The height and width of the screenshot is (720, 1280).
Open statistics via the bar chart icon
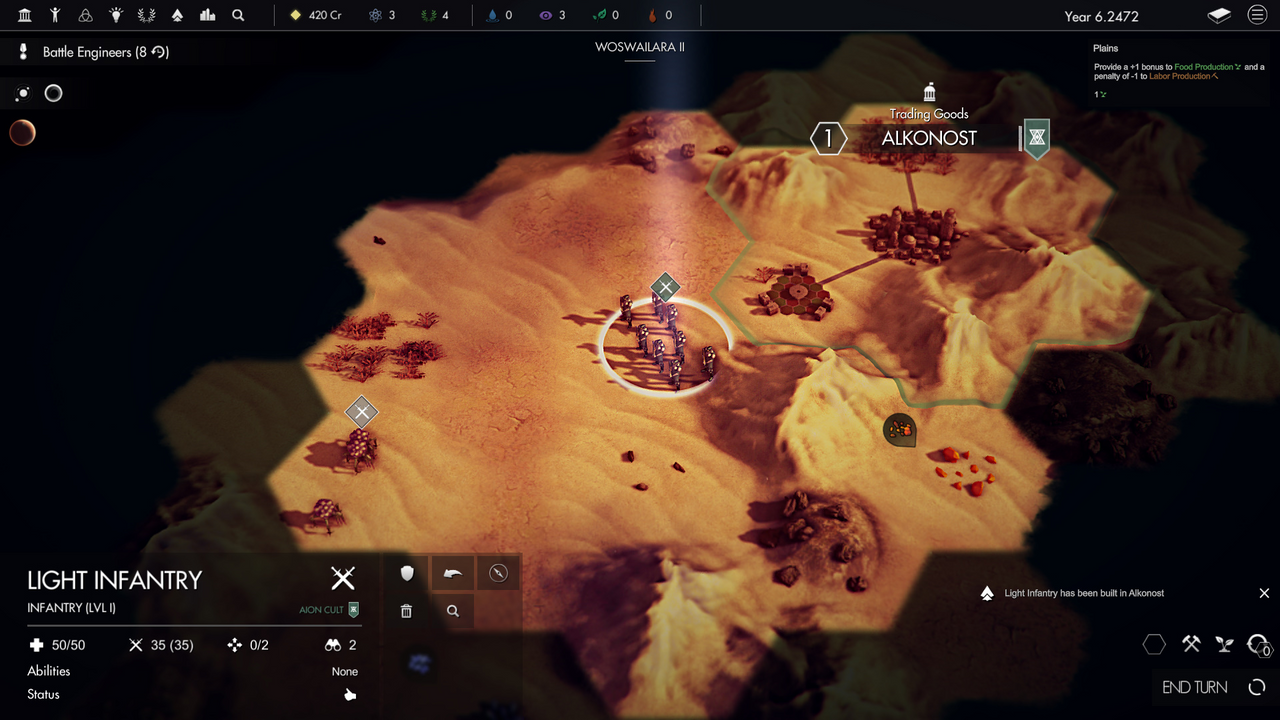(x=206, y=16)
